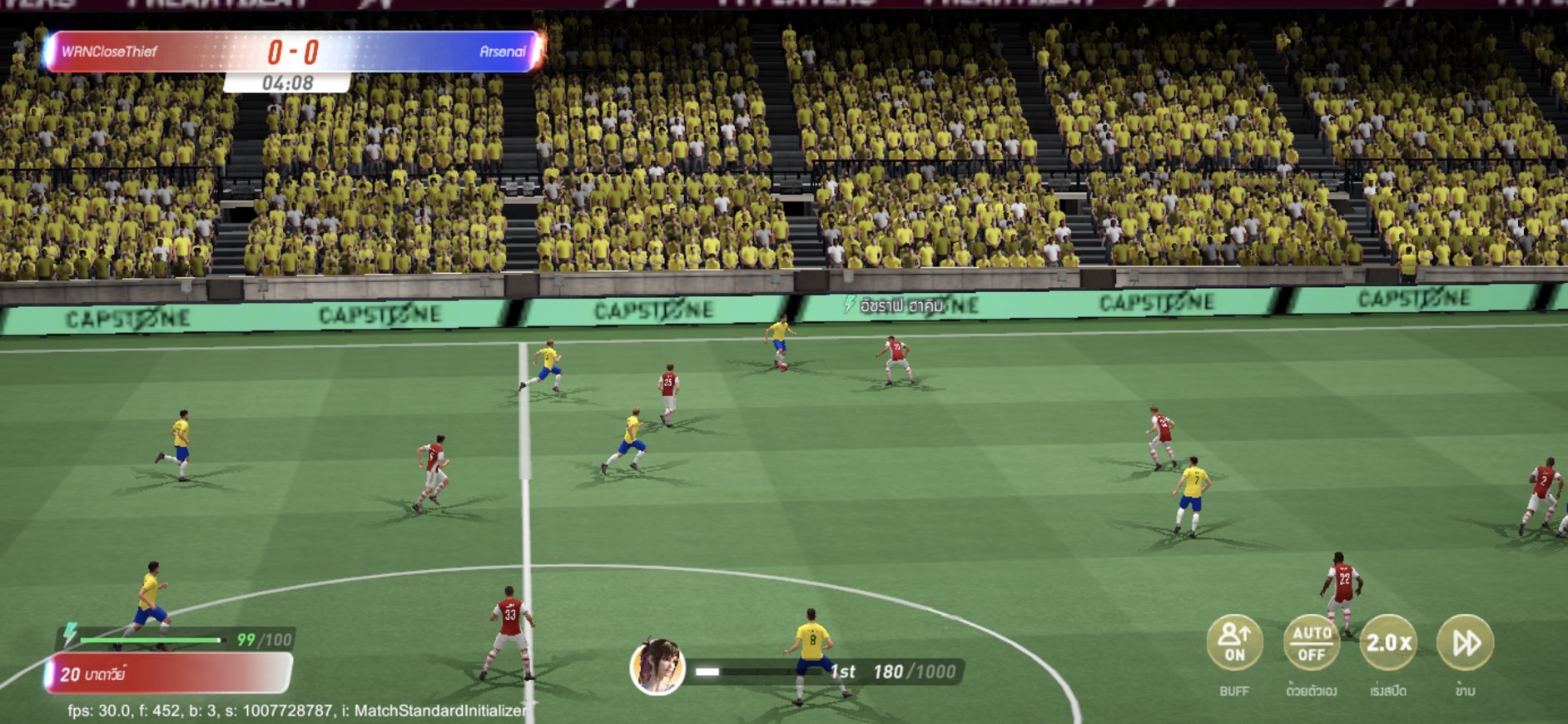Tap the female manager avatar portrait

[657, 667]
